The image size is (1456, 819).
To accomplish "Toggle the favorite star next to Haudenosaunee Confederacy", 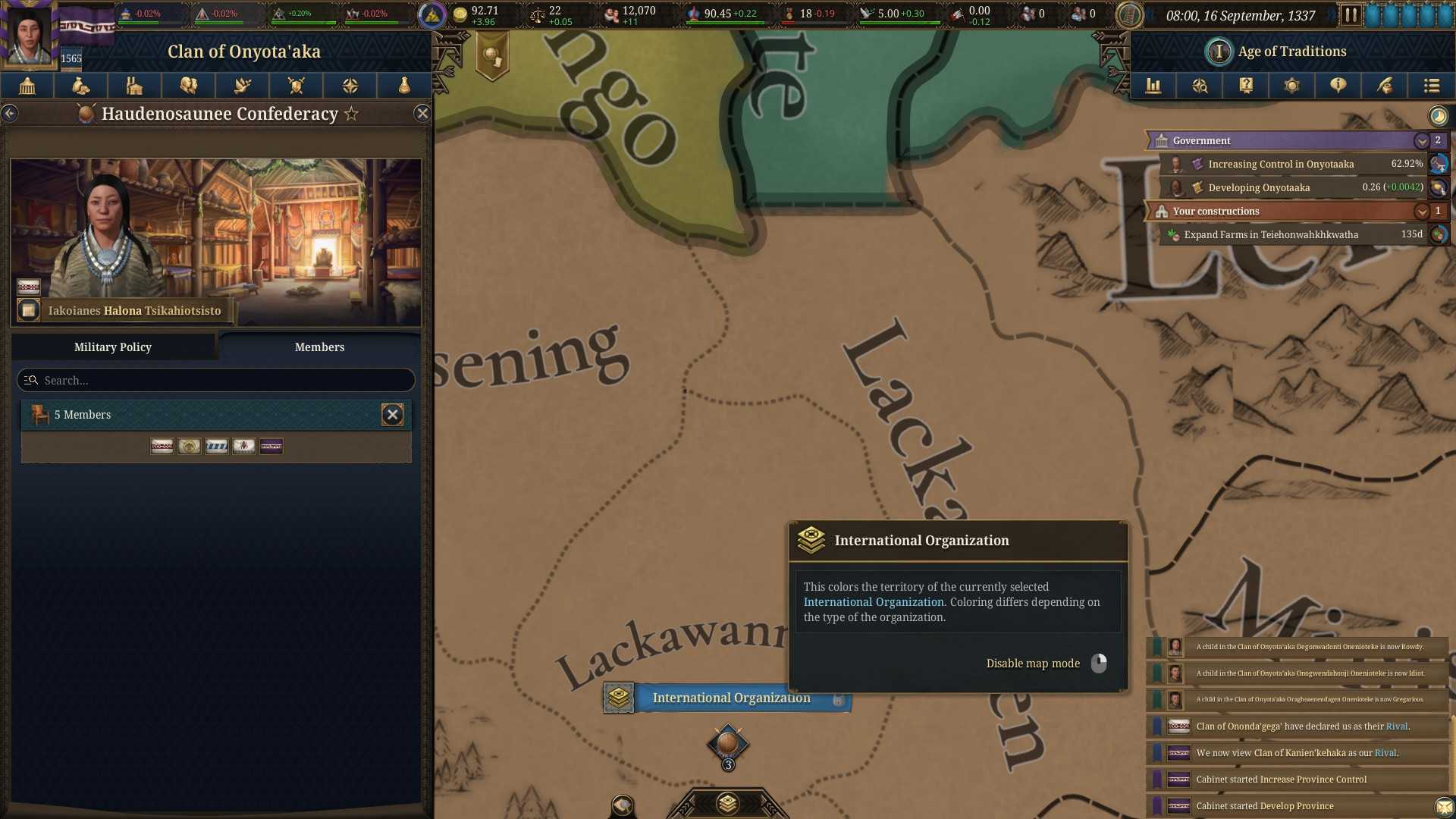I will point(350,114).
